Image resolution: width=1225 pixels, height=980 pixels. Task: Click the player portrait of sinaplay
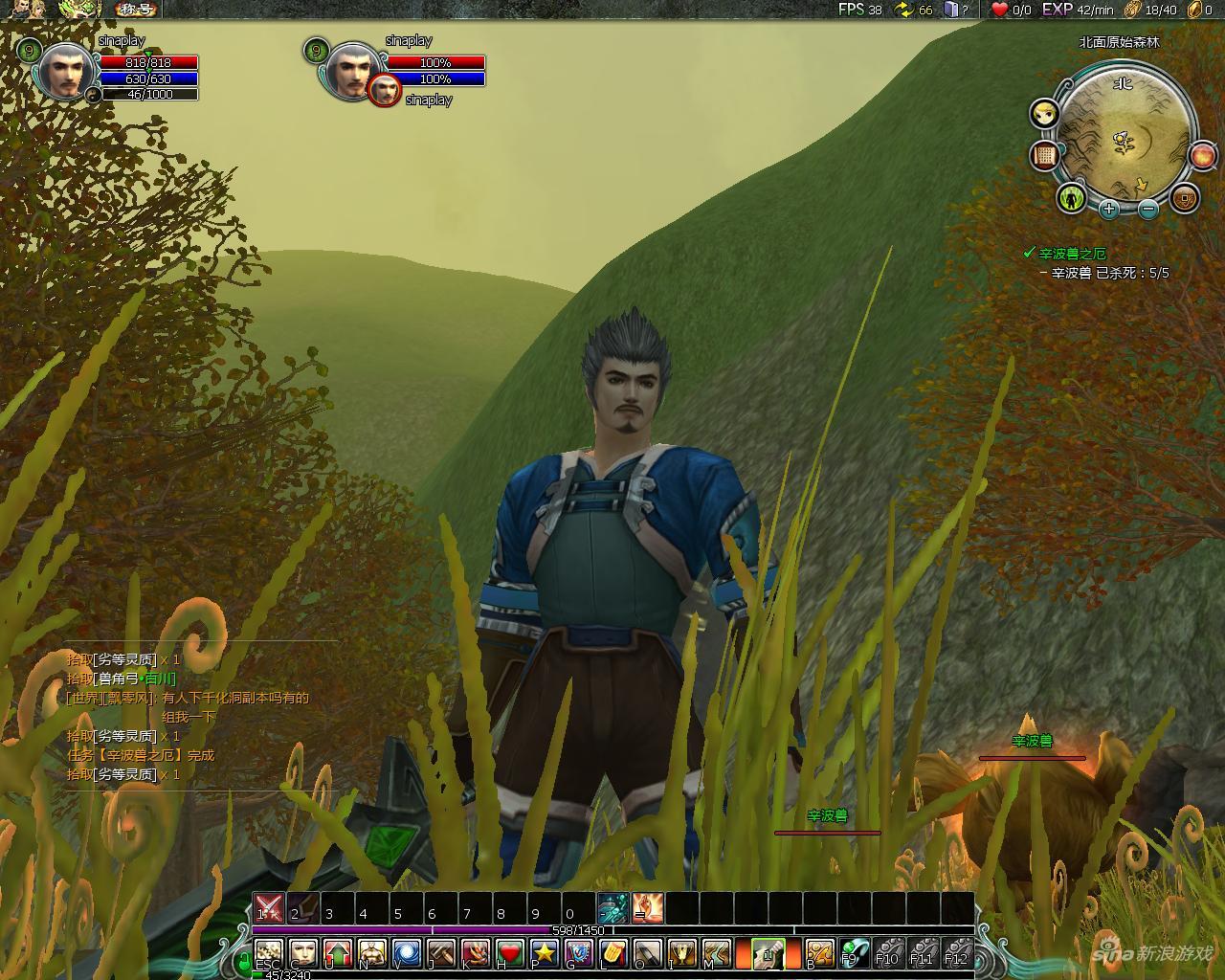click(66, 73)
